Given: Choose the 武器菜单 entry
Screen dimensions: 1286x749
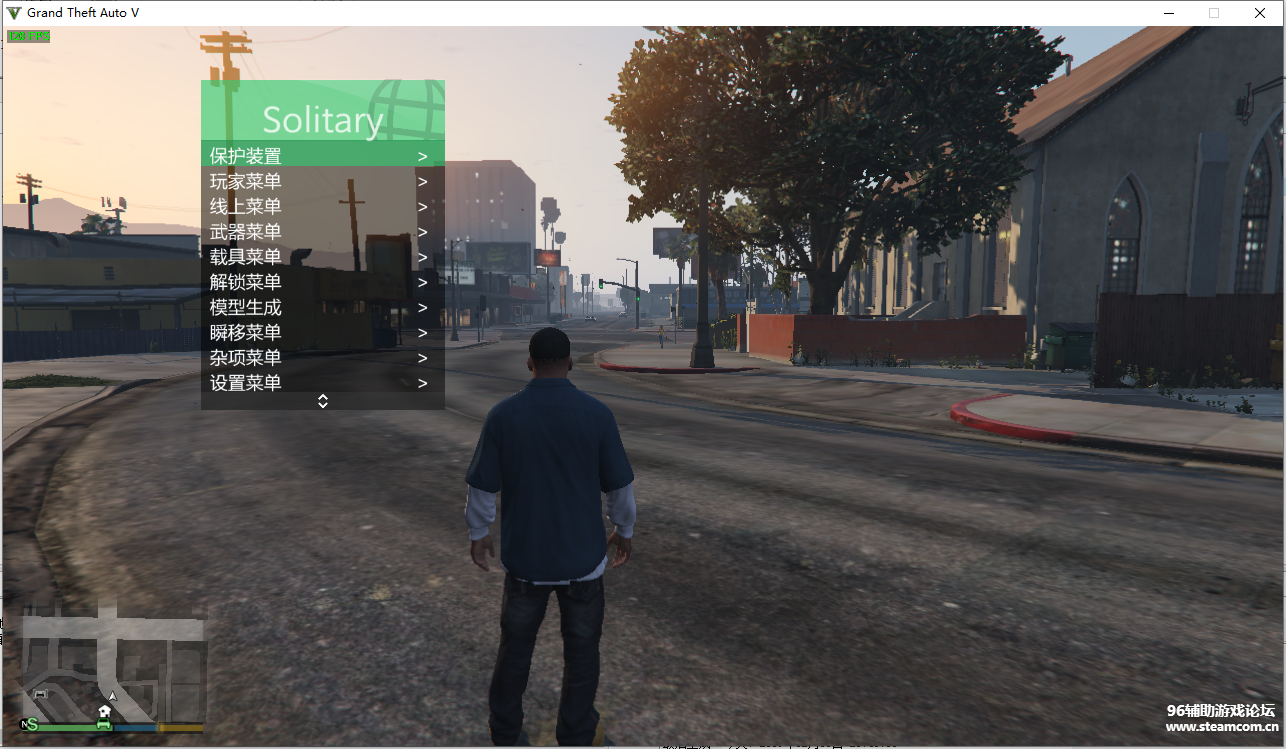Looking at the screenshot, I should pyautogui.click(x=322, y=232).
